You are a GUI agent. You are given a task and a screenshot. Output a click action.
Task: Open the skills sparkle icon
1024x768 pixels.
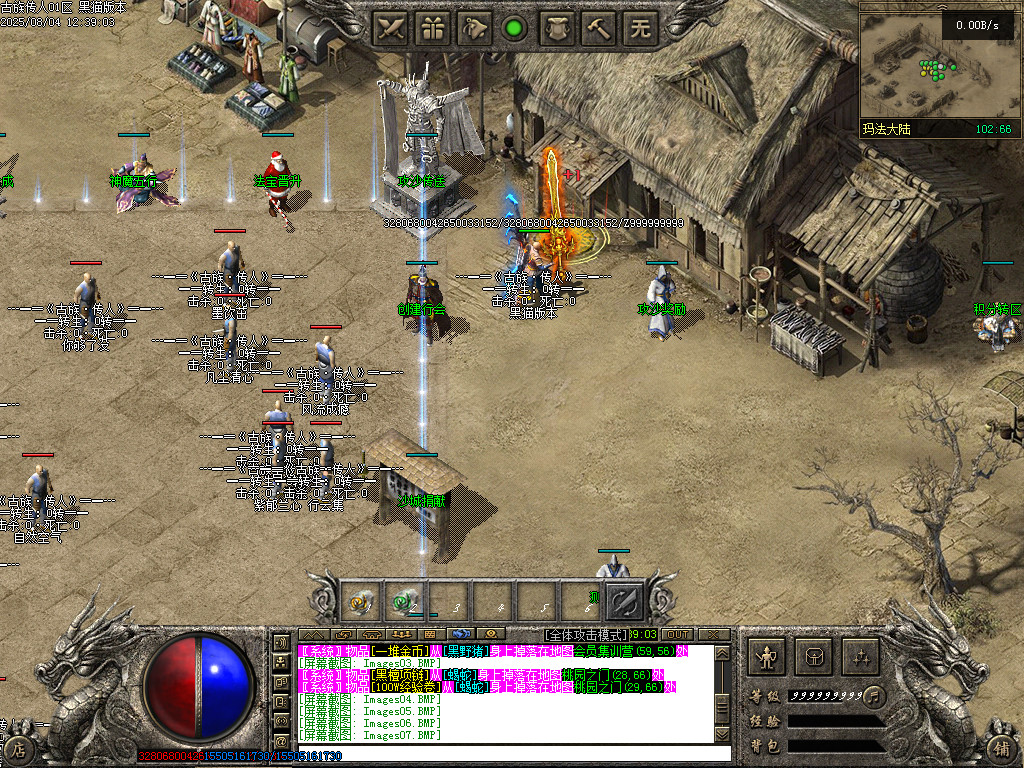860,657
